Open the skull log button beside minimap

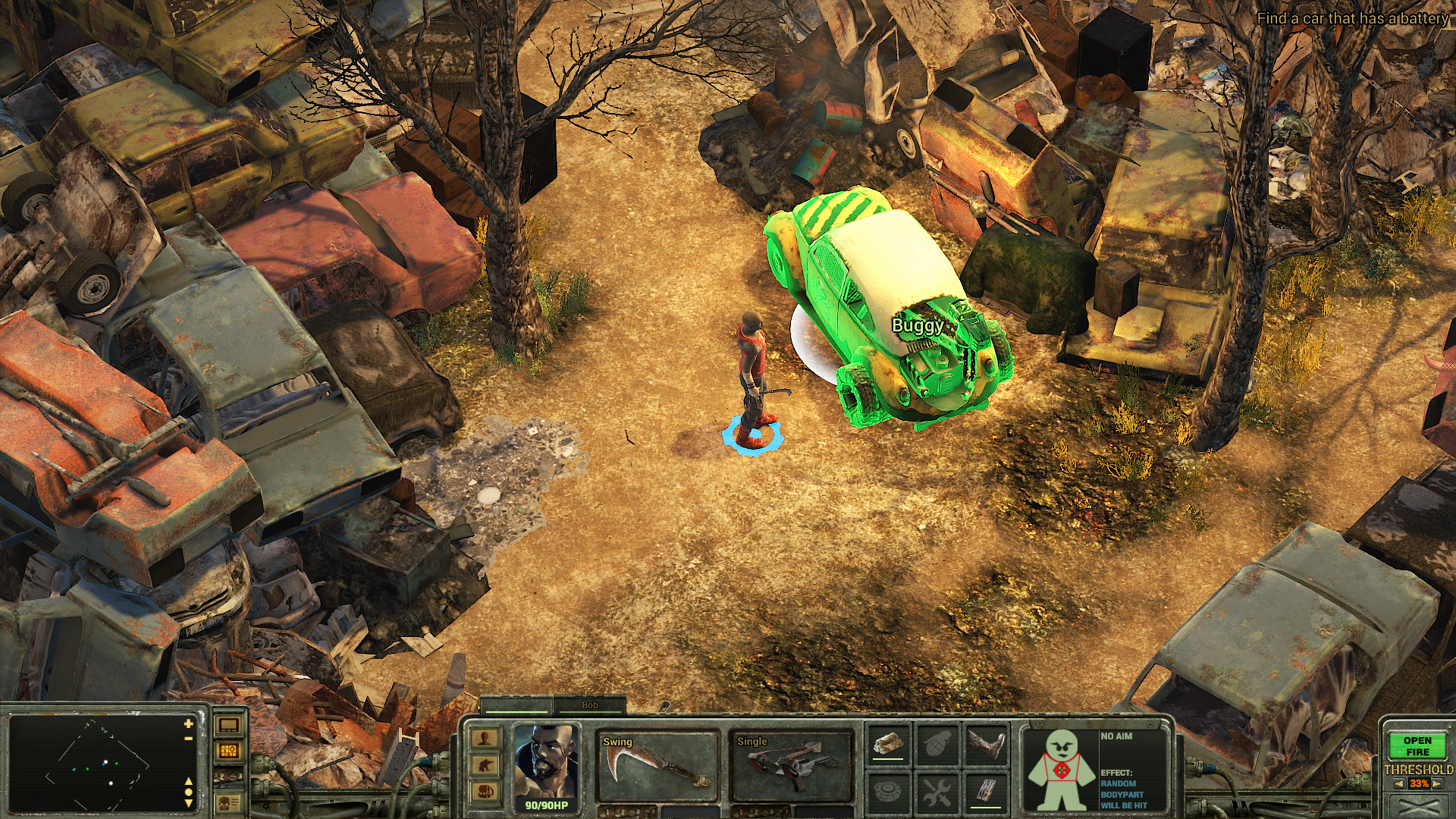click(228, 802)
